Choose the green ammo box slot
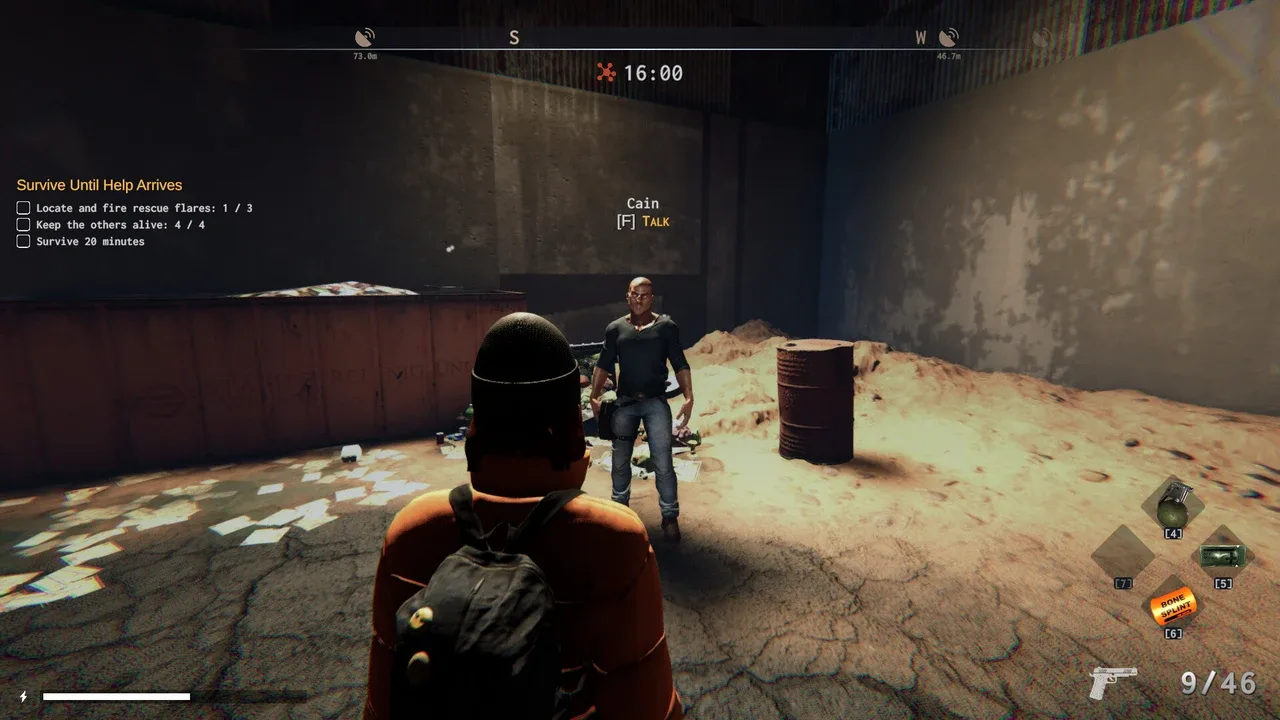Image resolution: width=1280 pixels, height=720 pixels. click(1221, 555)
